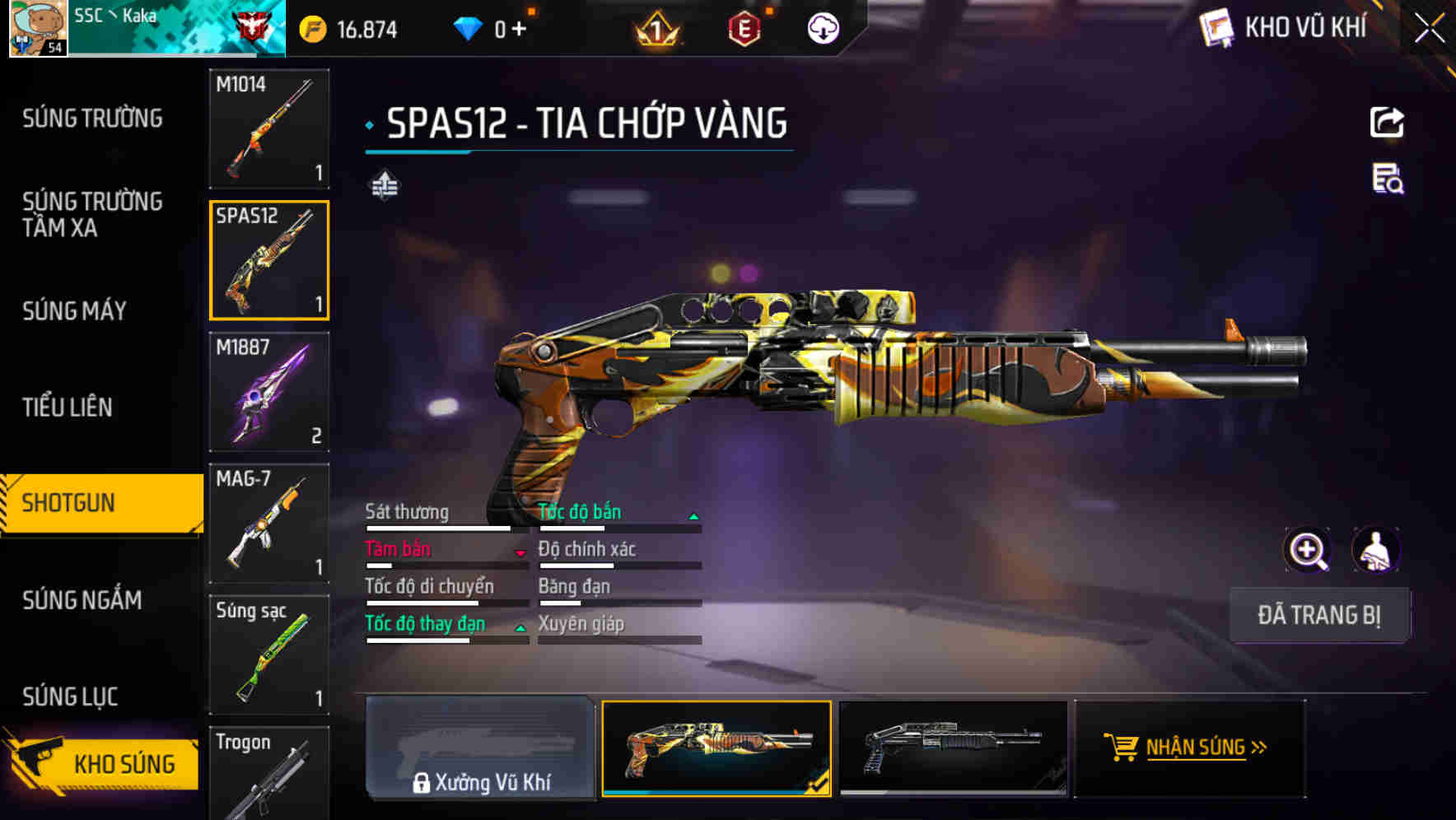Select the M1014 weapon tile
The height and width of the screenshot is (820, 1456).
coord(269,128)
